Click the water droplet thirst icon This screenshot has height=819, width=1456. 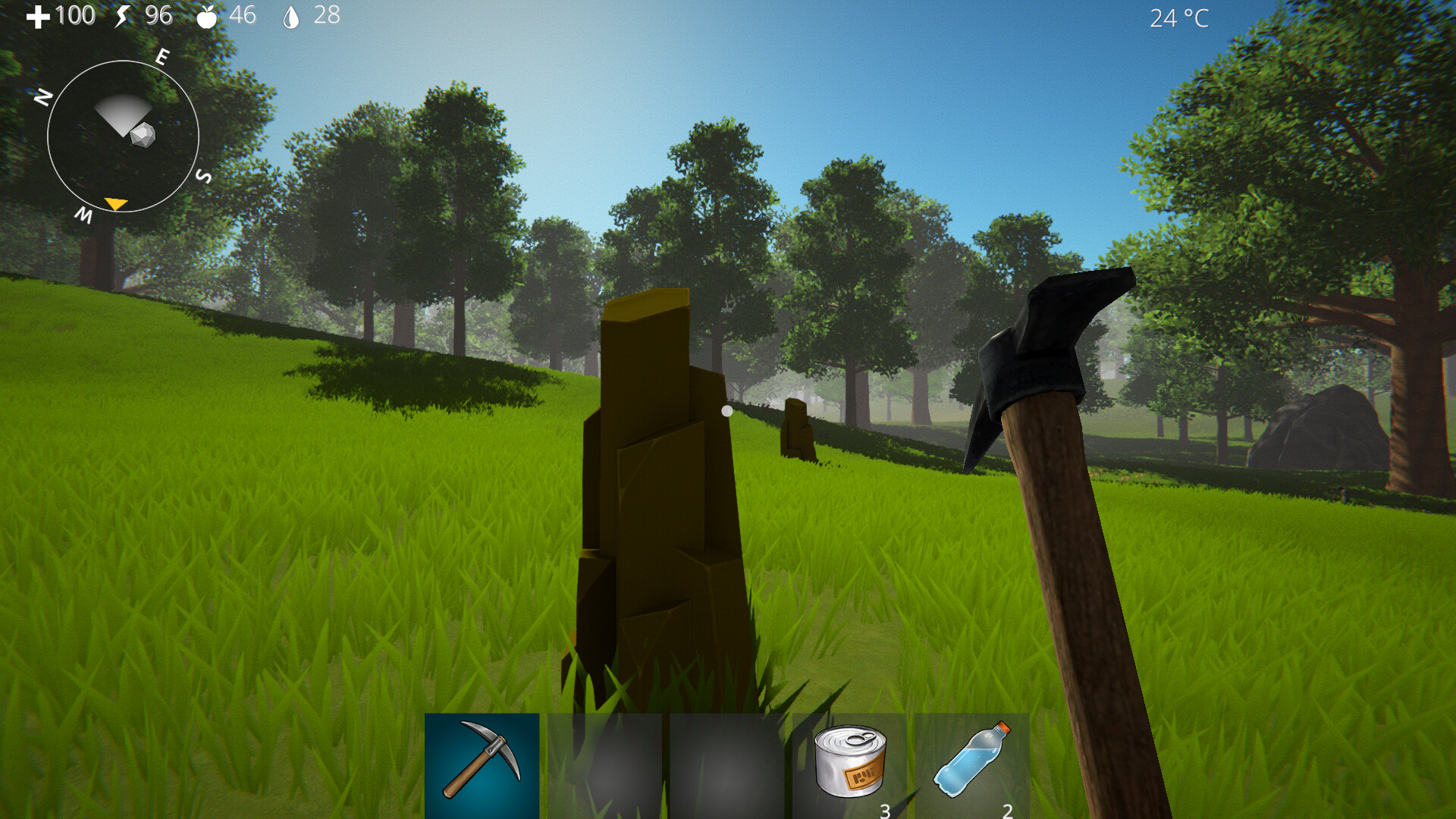tap(294, 15)
